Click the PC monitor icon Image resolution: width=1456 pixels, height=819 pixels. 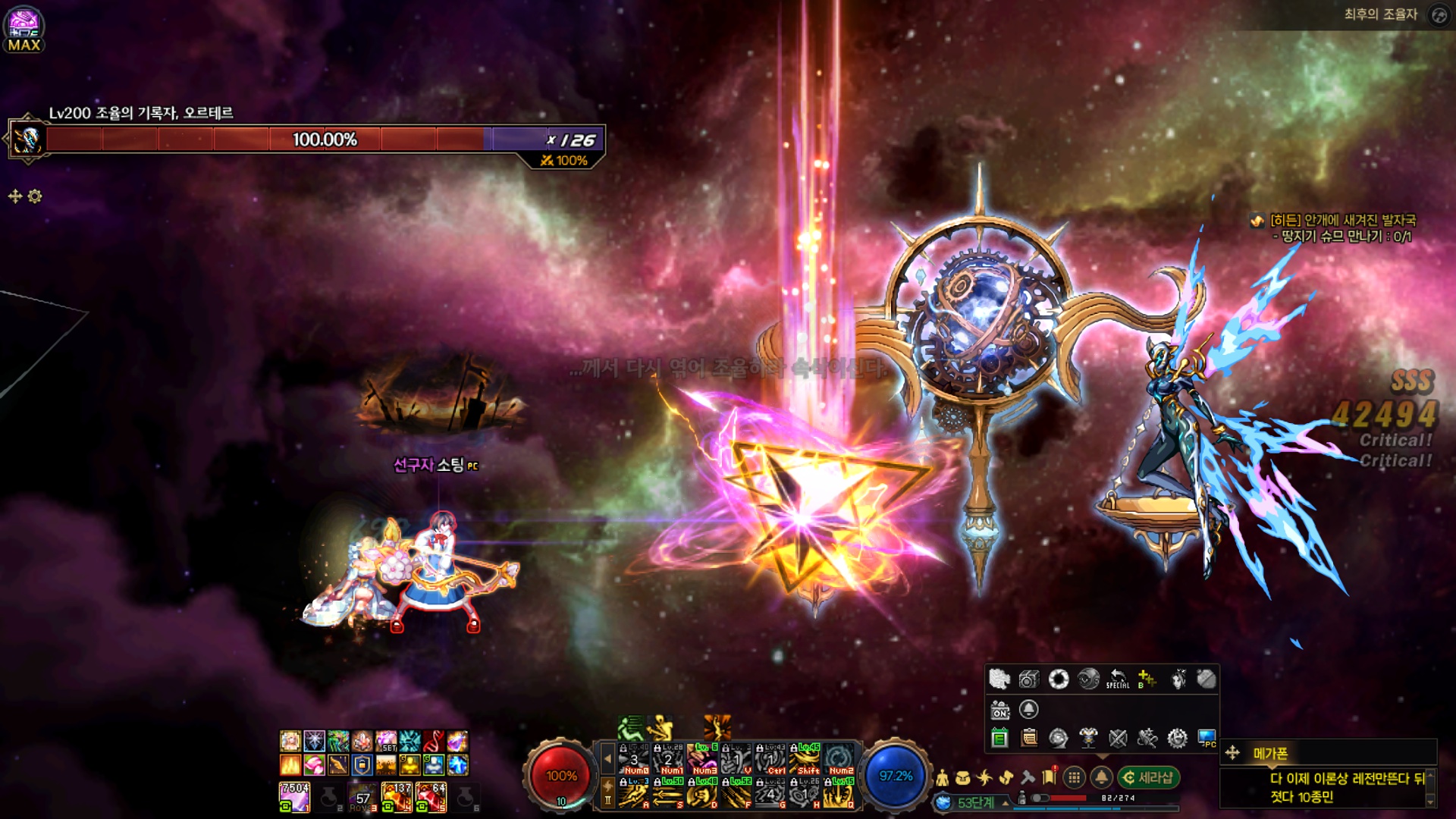tap(1207, 737)
